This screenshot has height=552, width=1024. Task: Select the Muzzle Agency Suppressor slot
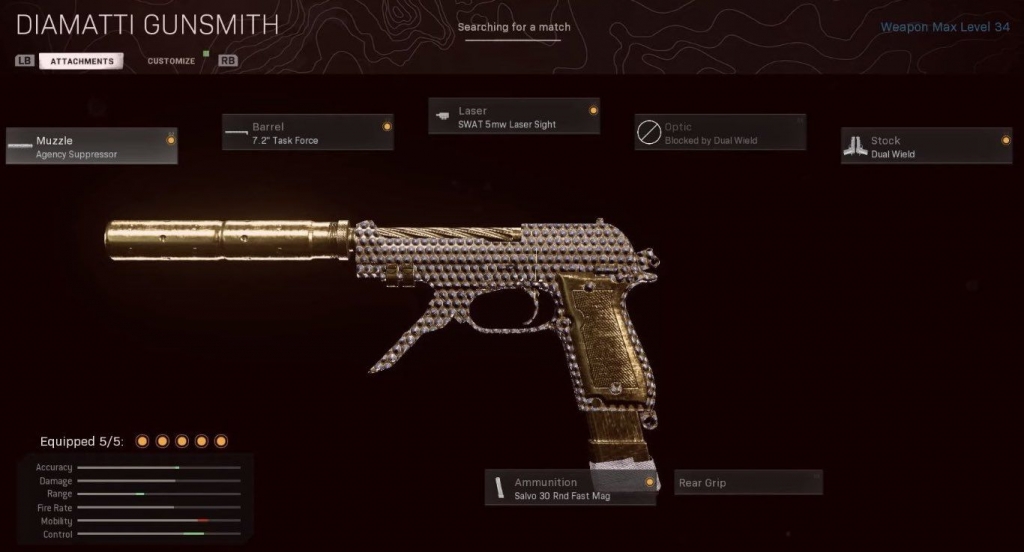pyautogui.click(x=92, y=147)
